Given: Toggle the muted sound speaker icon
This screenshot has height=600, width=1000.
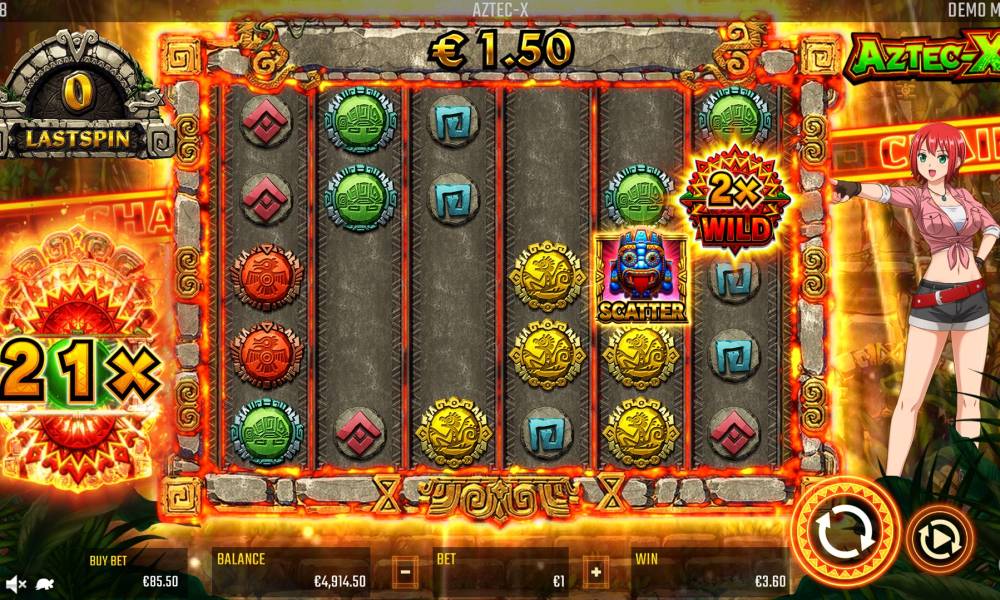Looking at the screenshot, I should click(15, 582).
